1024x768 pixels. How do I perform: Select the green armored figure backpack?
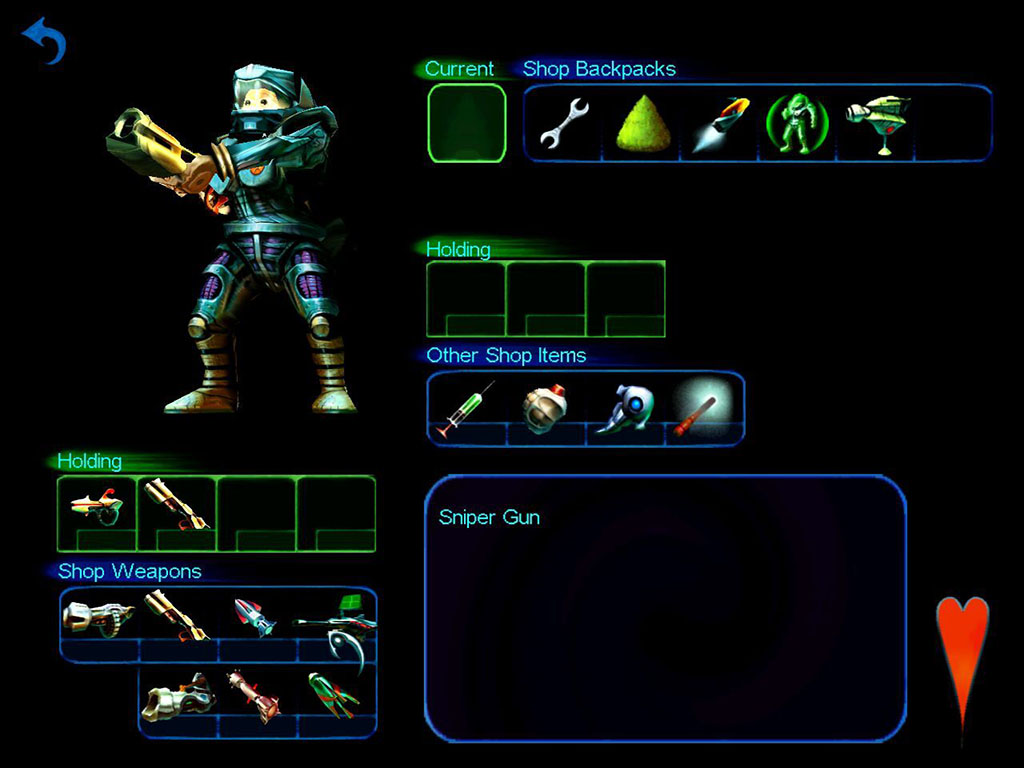[x=797, y=123]
